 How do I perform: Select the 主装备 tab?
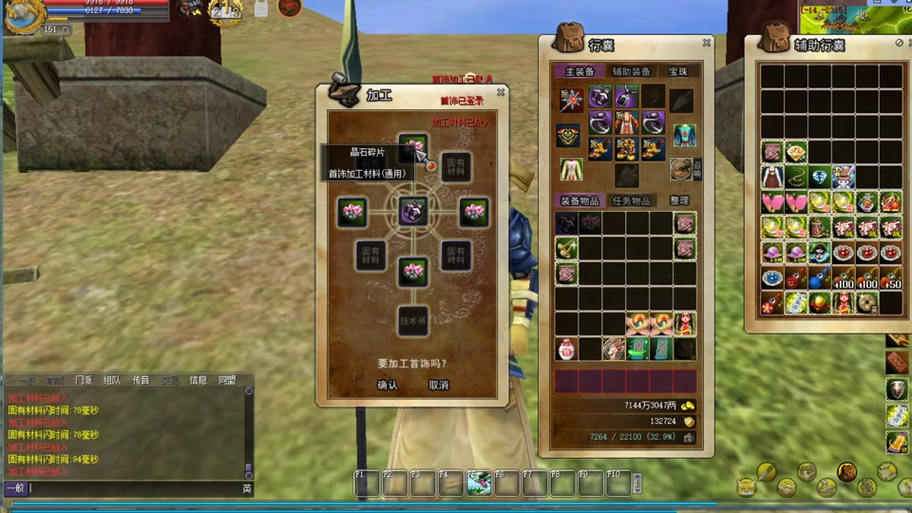pyautogui.click(x=579, y=72)
